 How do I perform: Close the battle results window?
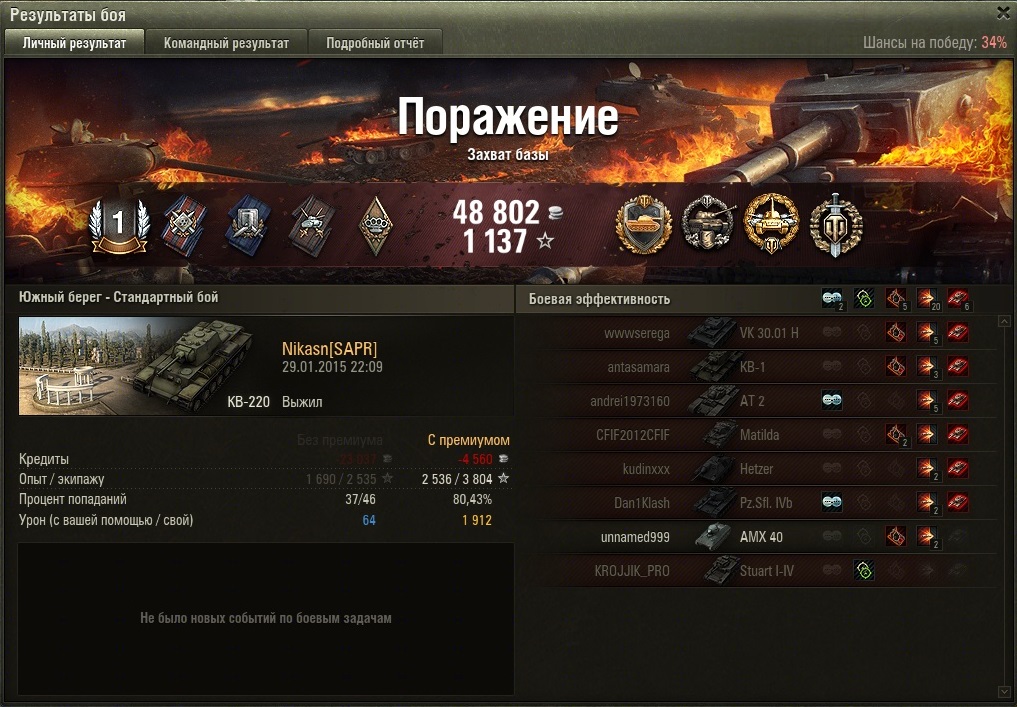[x=1003, y=13]
